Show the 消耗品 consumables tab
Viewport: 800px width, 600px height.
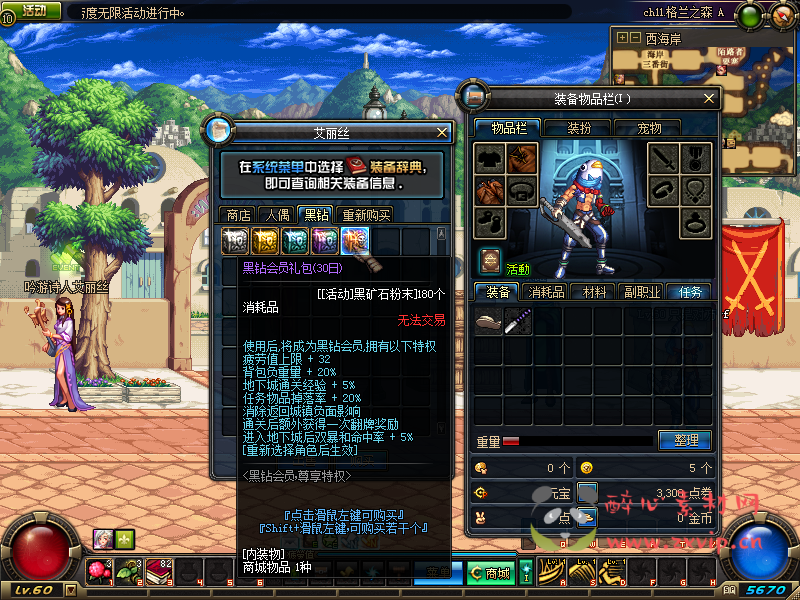tap(547, 292)
